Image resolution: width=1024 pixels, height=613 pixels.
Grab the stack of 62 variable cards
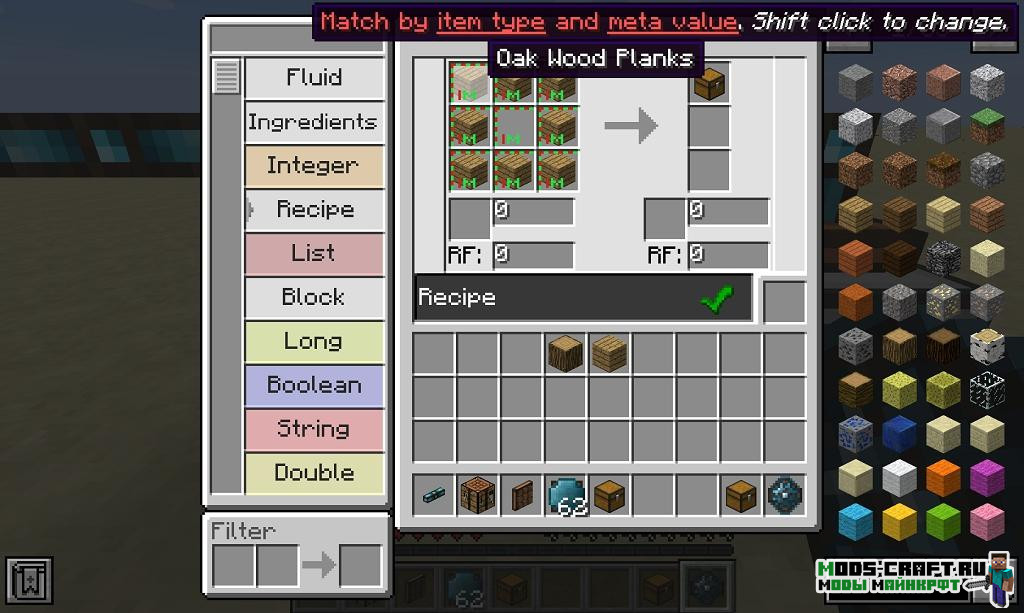[566, 495]
